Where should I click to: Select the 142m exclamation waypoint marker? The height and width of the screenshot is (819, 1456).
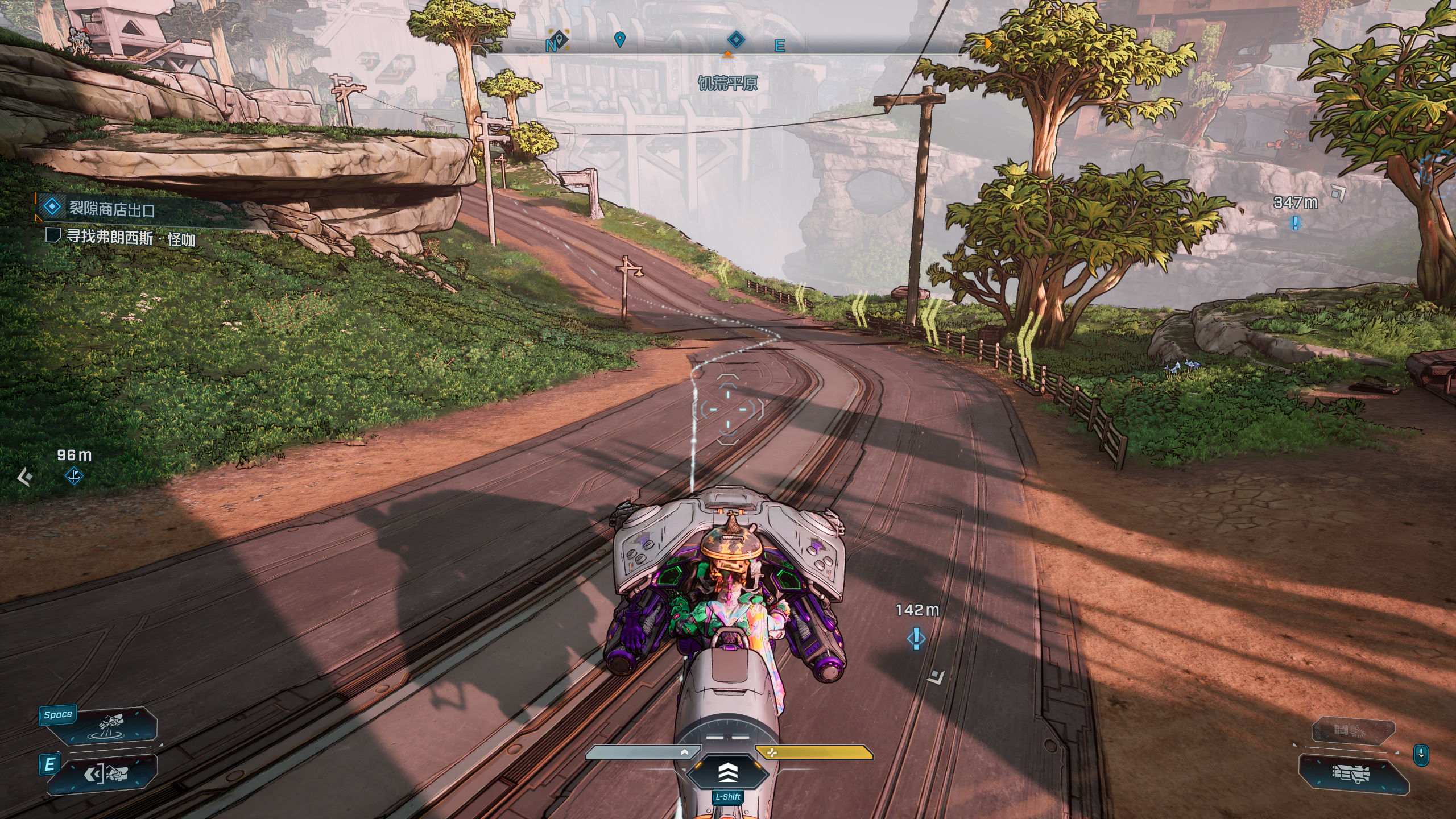coord(916,638)
